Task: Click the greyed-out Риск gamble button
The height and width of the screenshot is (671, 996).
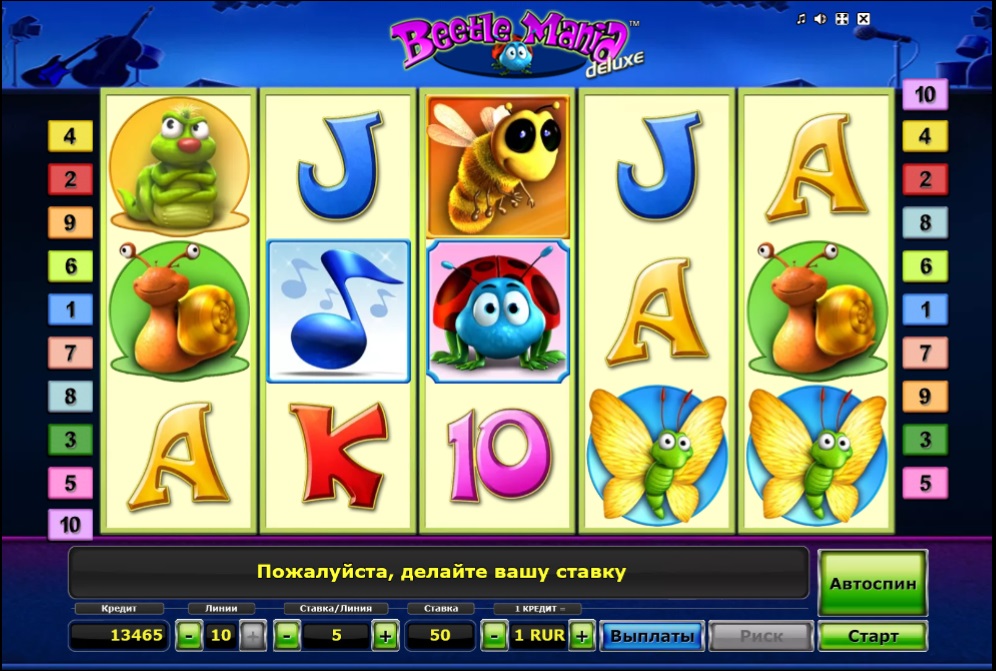Action: coord(761,635)
